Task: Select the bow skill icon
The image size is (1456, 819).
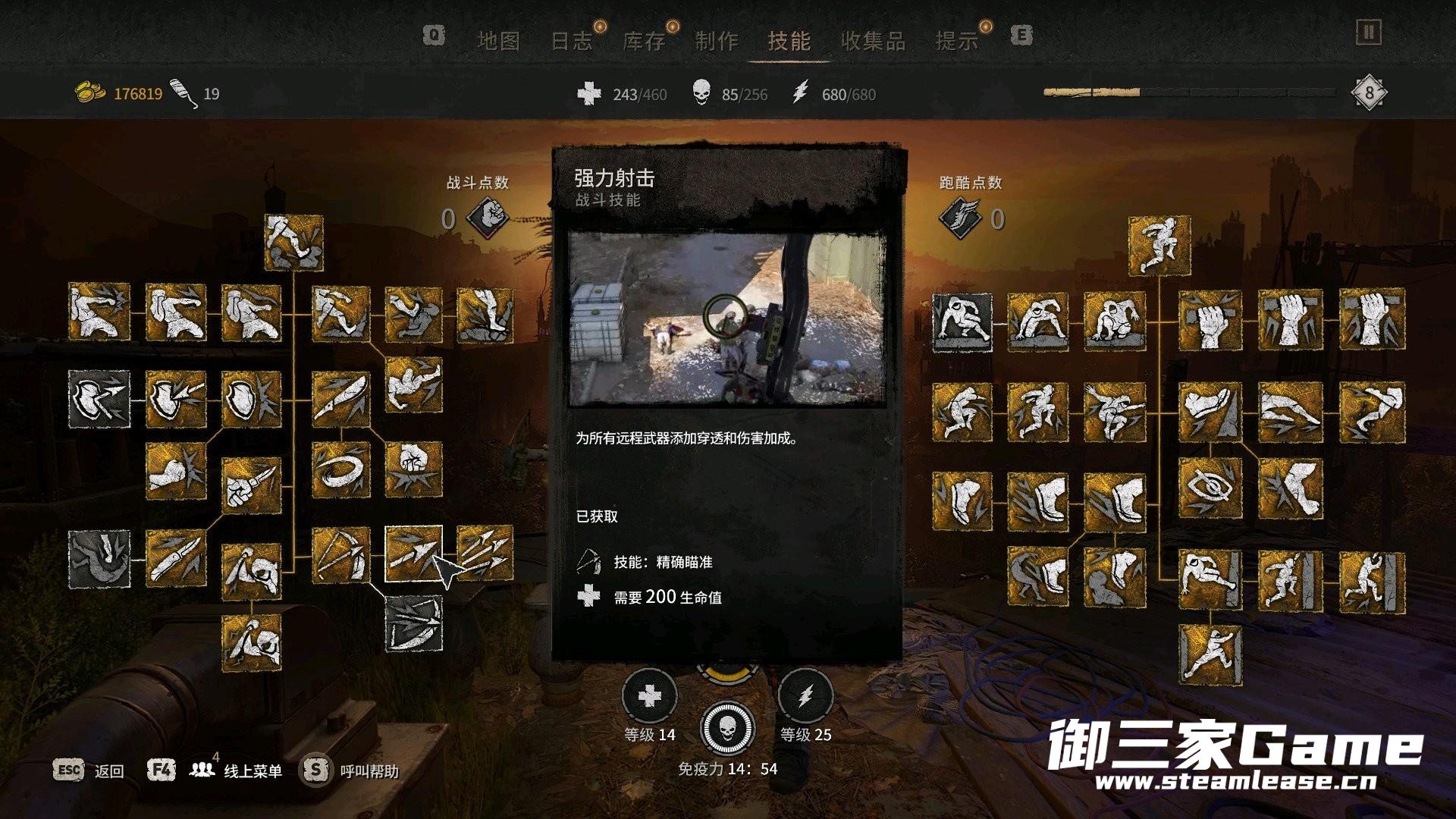Action: [340, 556]
